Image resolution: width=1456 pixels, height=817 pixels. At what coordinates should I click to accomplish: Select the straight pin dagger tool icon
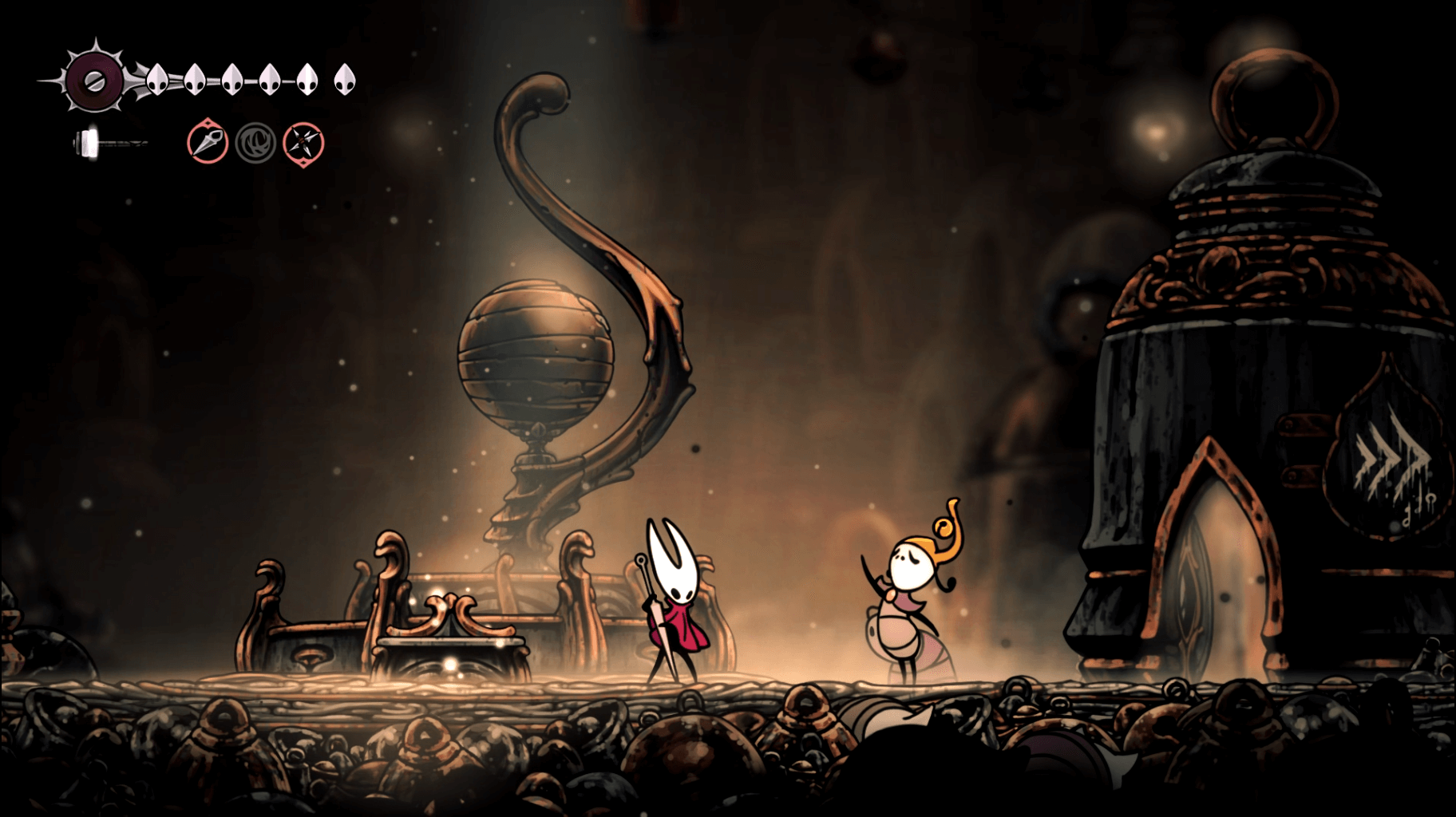208,144
